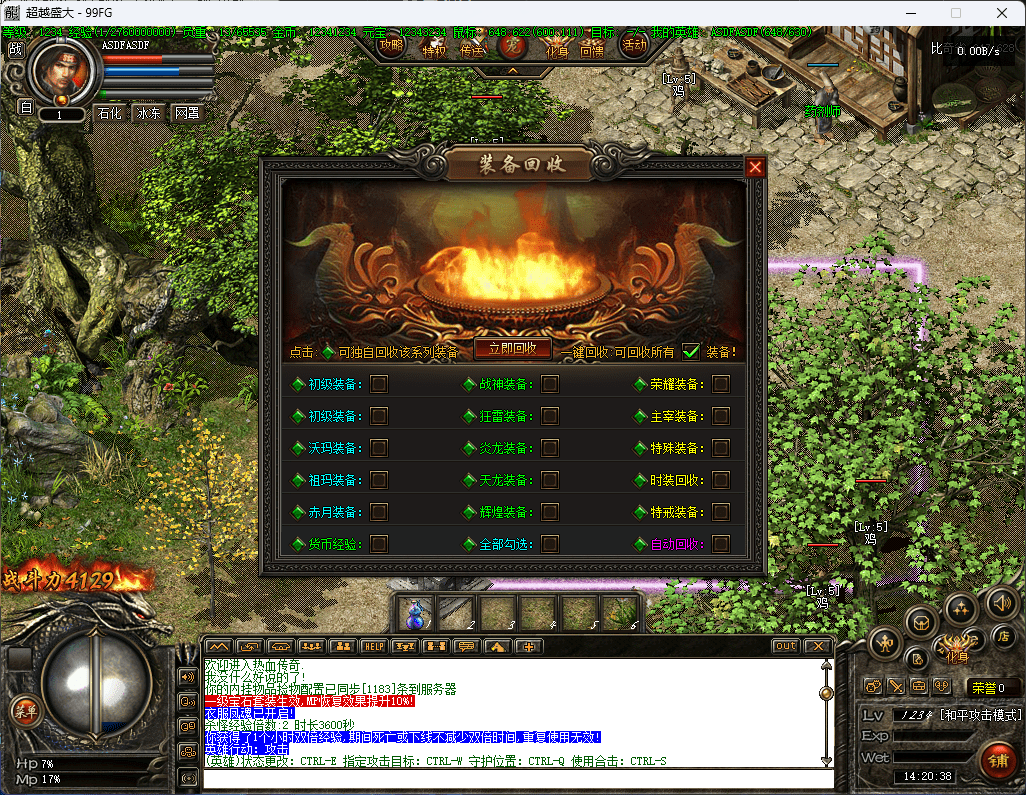Click the round 菜单 menu button

click(x=23, y=710)
